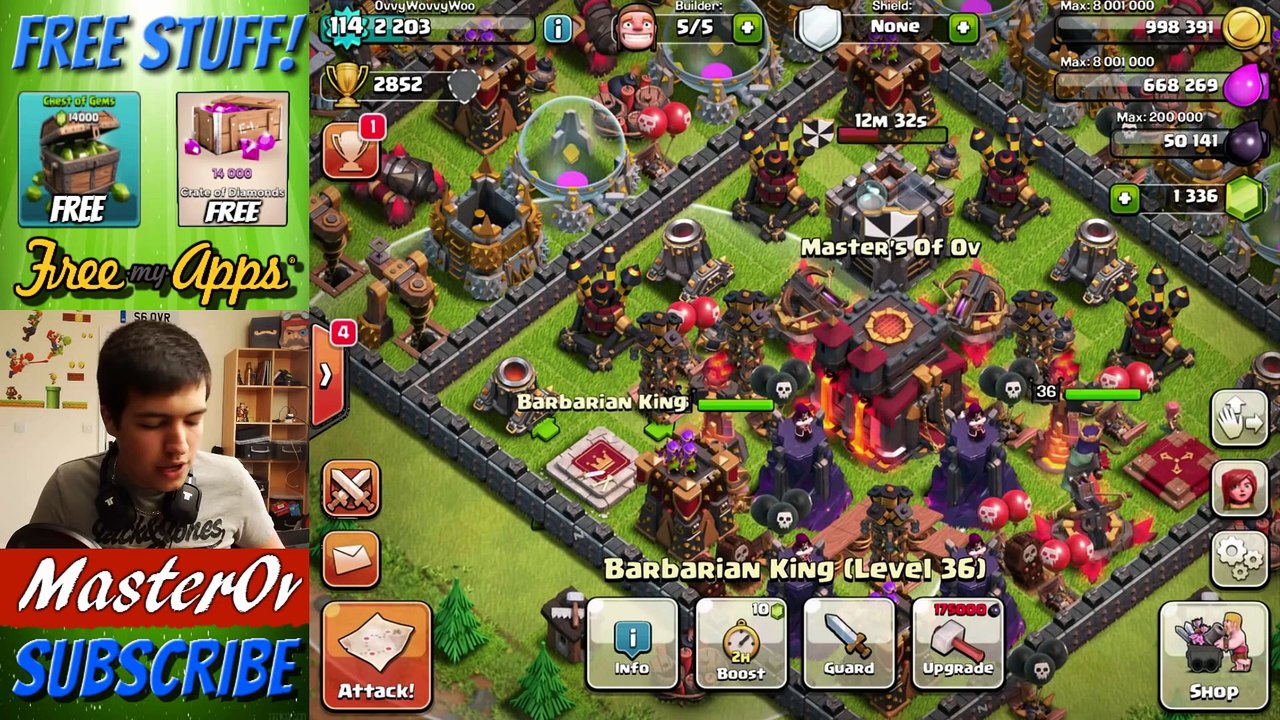The width and height of the screenshot is (1280, 720).
Task: Open the Shop
Action: coord(1213,655)
